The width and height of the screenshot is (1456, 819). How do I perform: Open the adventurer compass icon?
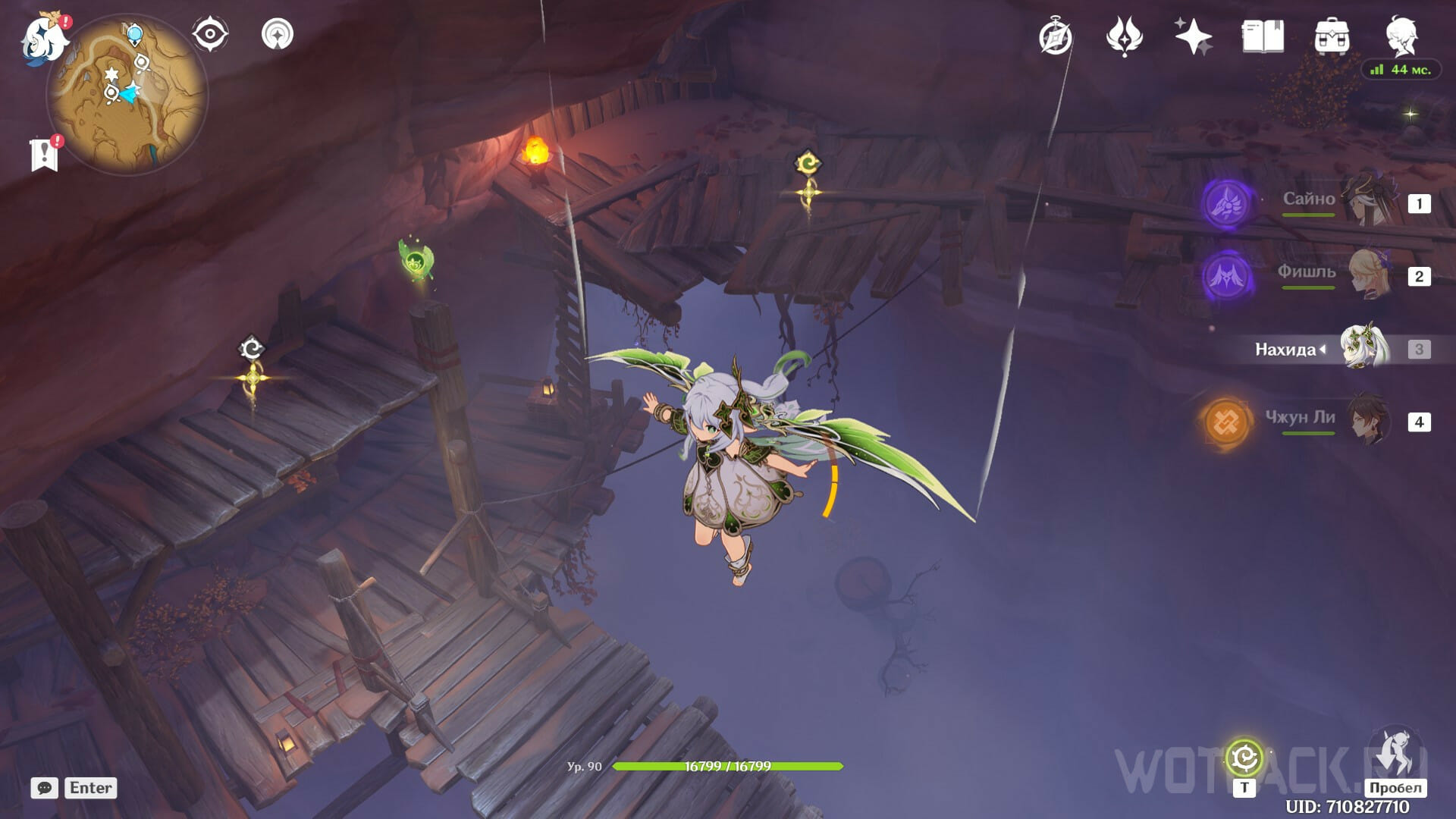coord(1055,36)
